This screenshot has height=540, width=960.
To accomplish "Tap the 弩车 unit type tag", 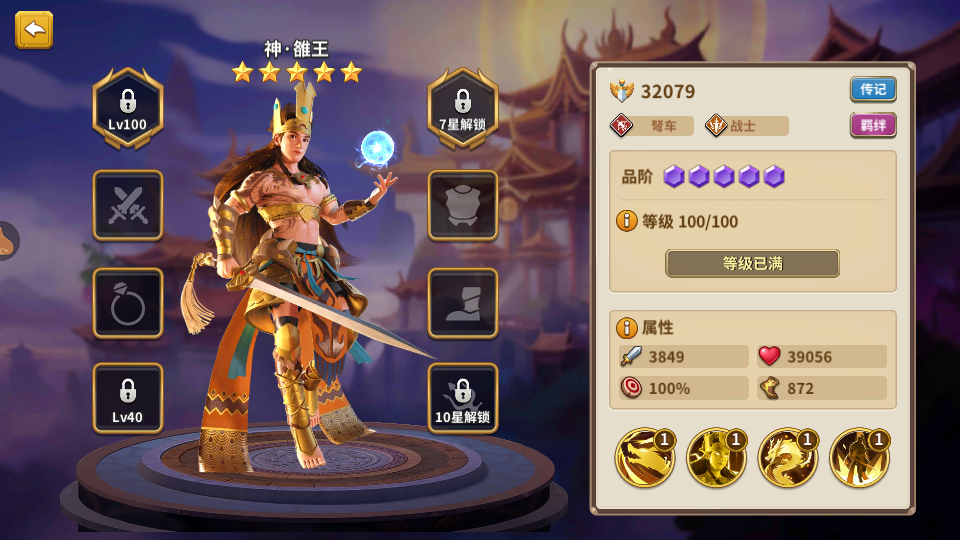I will pos(652,126).
